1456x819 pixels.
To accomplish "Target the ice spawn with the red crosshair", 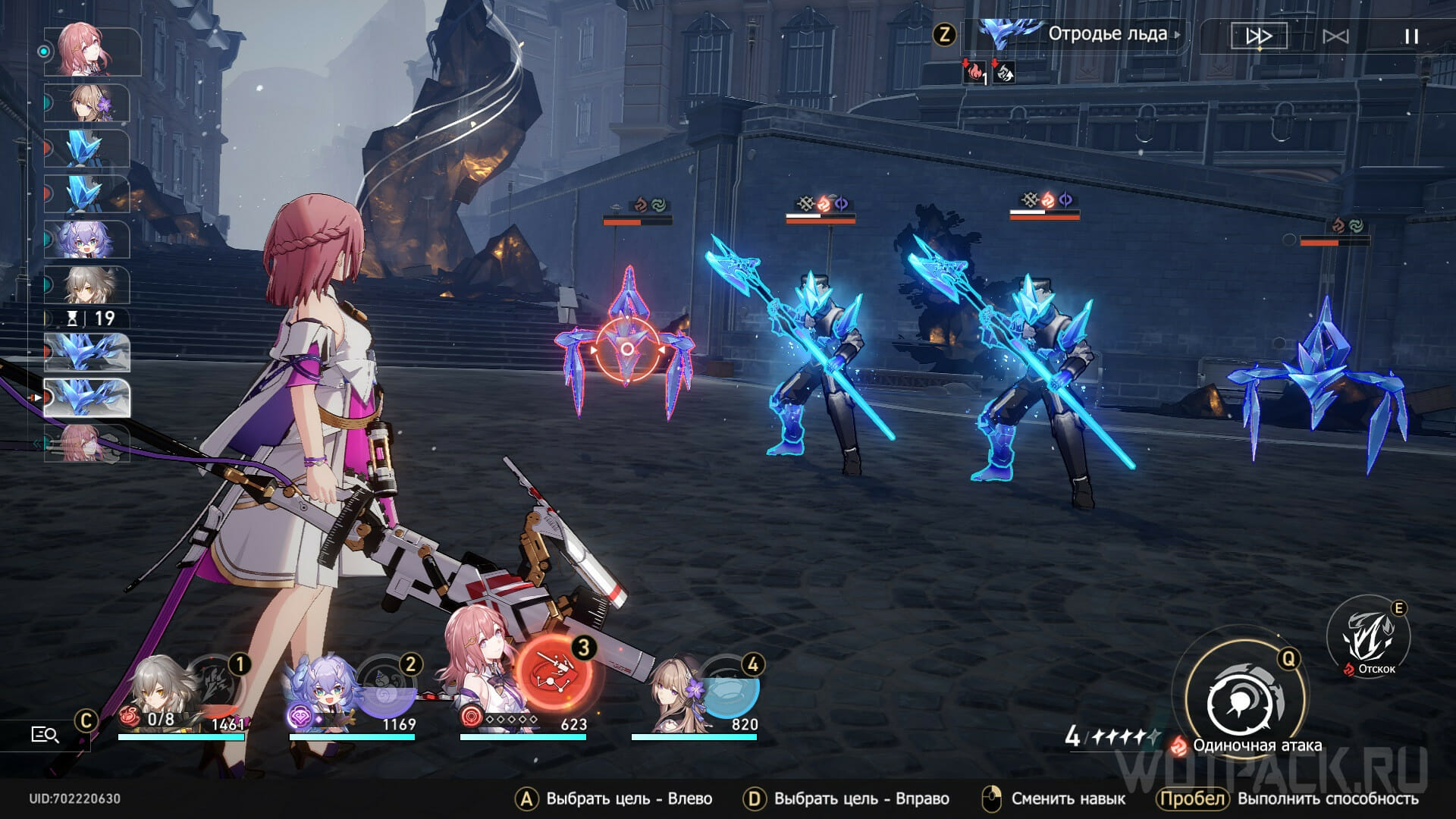I will [x=627, y=350].
